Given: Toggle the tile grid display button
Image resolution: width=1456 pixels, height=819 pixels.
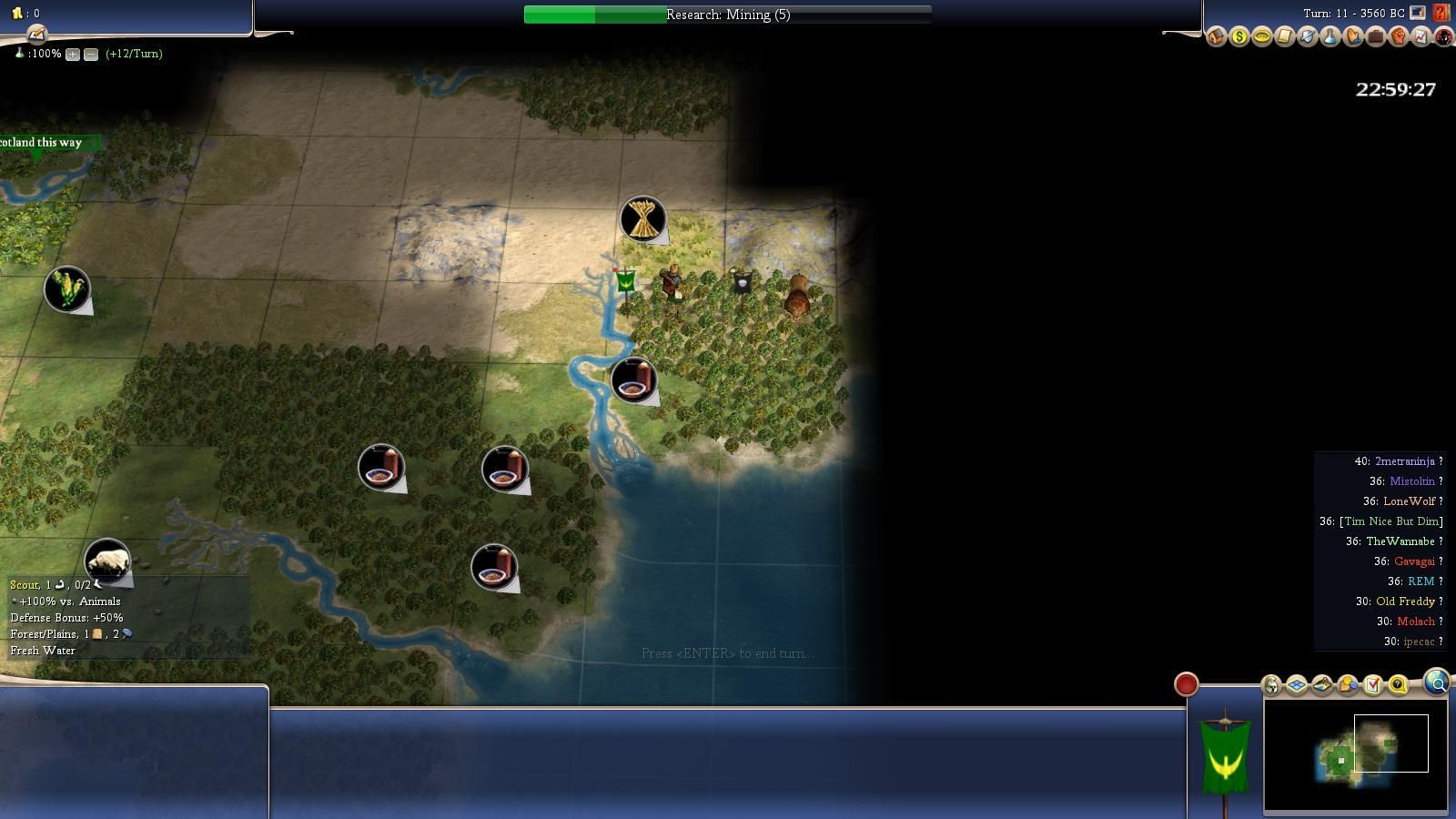Looking at the screenshot, I should pos(1297,685).
